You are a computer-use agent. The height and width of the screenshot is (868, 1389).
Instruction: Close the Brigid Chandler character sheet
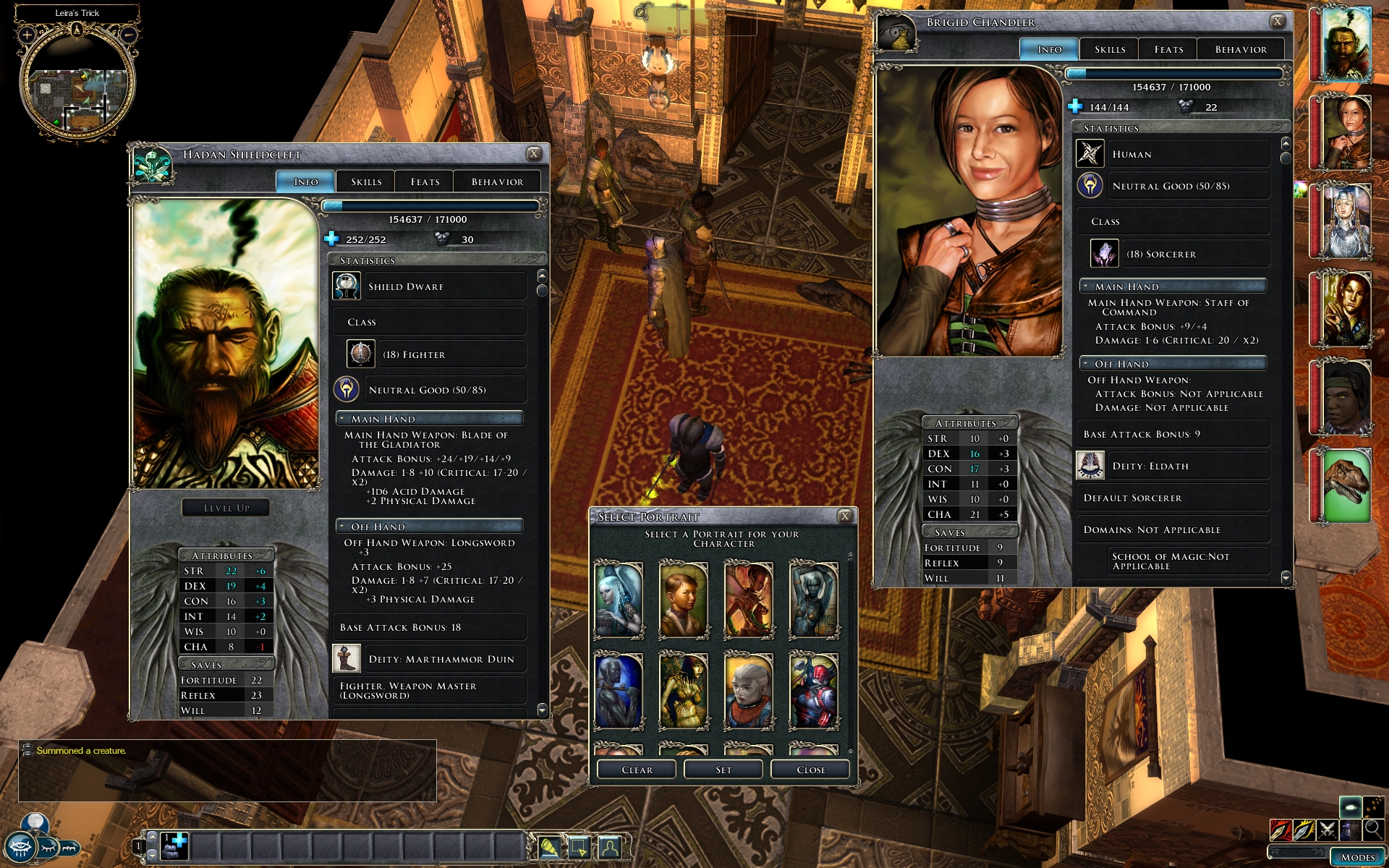click(x=1278, y=21)
